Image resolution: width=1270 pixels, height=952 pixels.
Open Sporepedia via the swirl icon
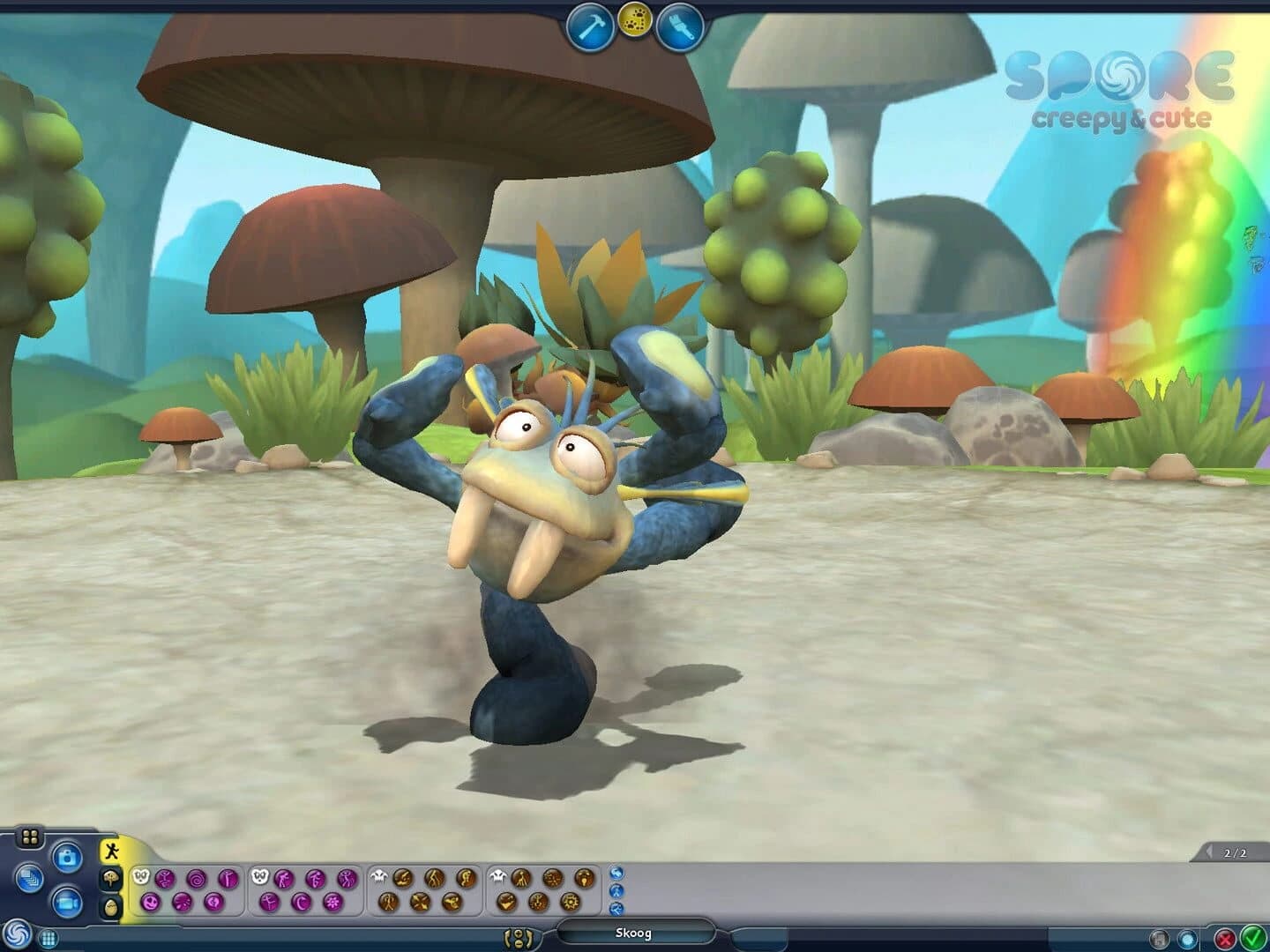[x=16, y=934]
